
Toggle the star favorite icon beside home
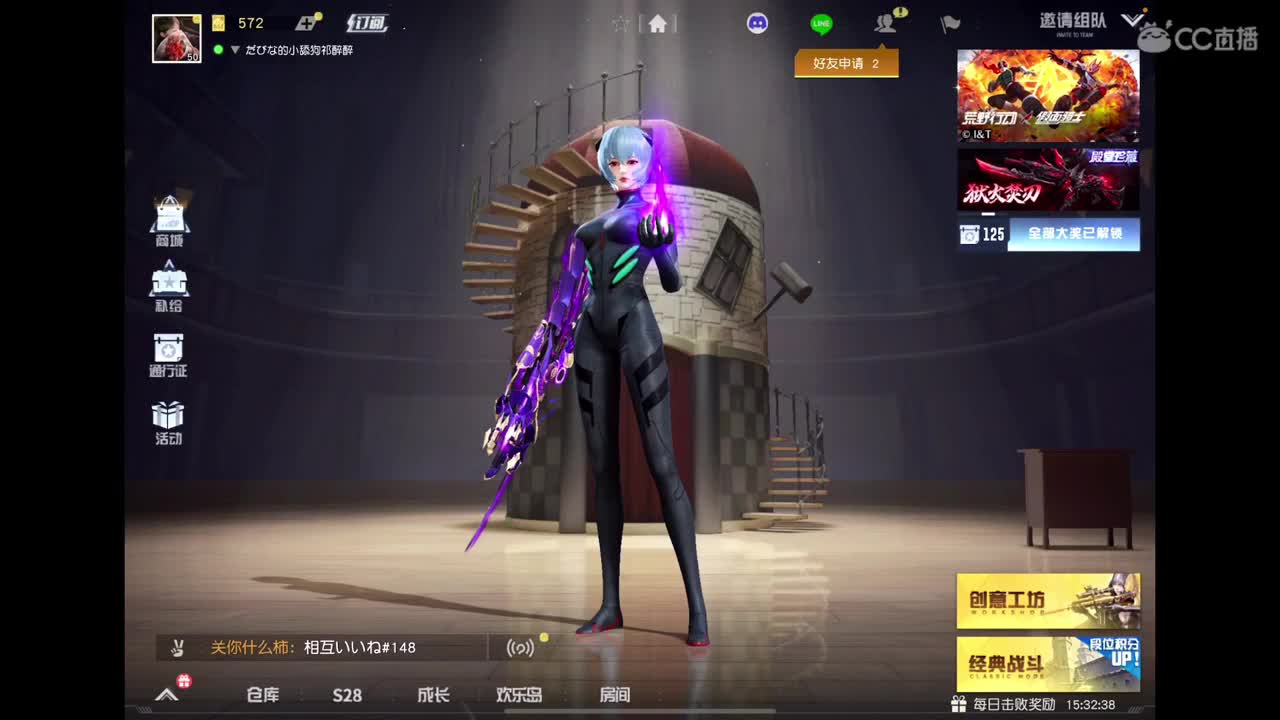click(x=622, y=22)
